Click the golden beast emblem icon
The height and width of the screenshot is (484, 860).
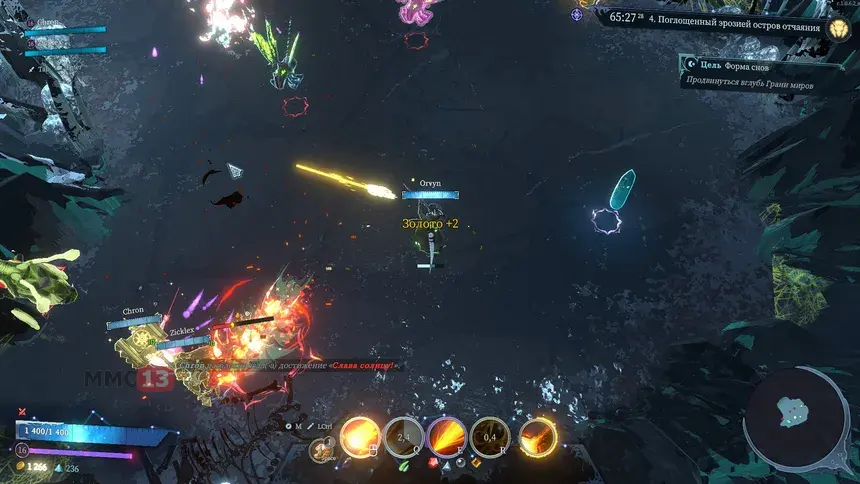[836, 26]
